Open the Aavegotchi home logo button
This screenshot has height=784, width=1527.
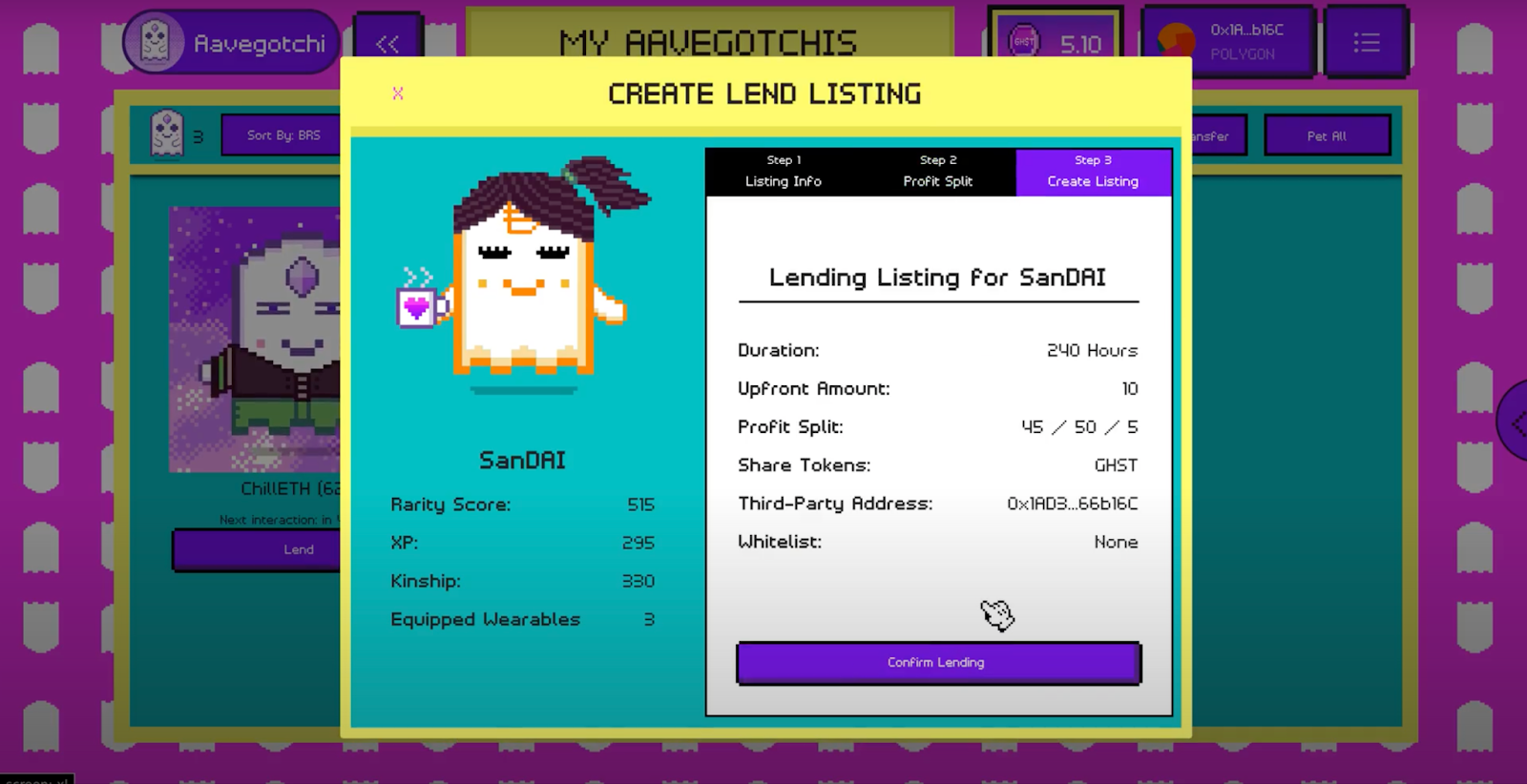pos(232,43)
